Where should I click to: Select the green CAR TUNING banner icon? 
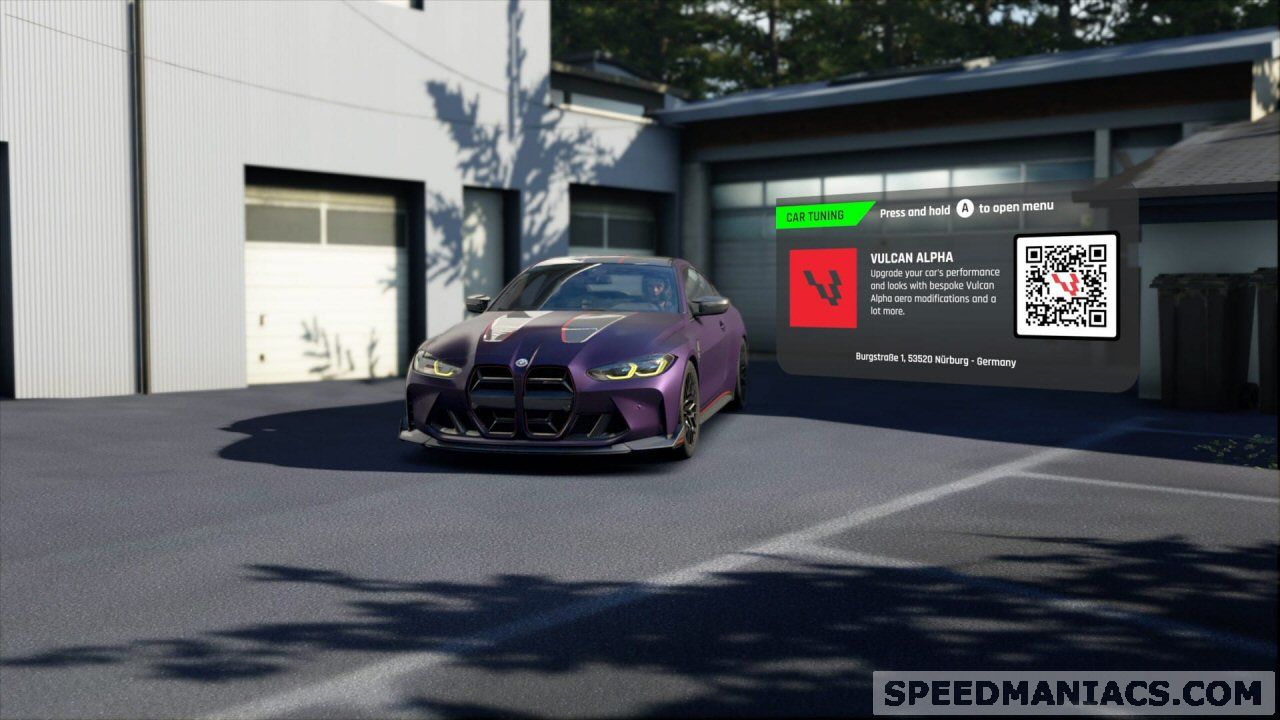pos(815,213)
